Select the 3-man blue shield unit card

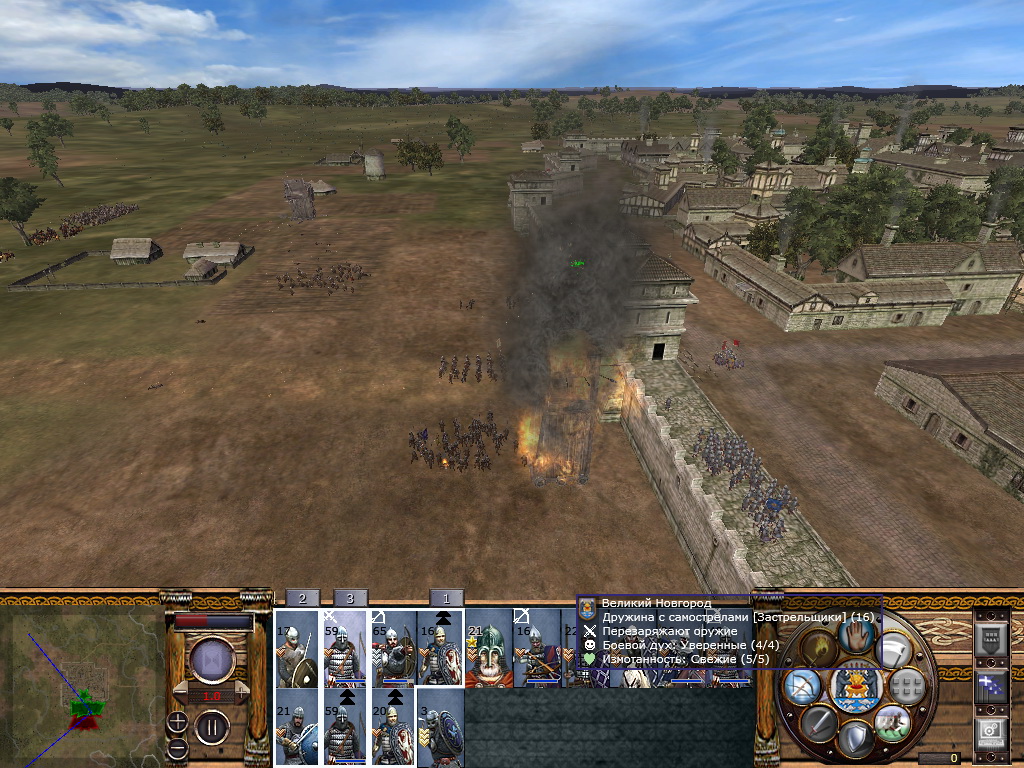[x=440, y=727]
